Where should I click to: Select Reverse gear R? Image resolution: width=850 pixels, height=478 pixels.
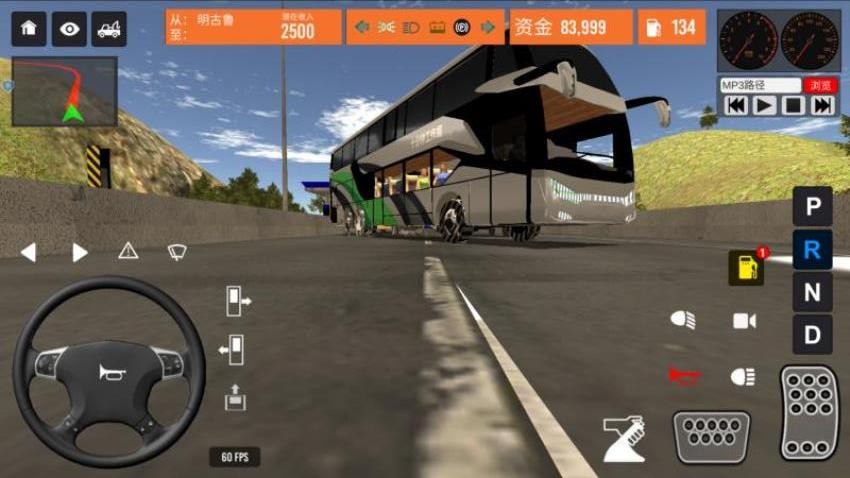pyautogui.click(x=812, y=250)
